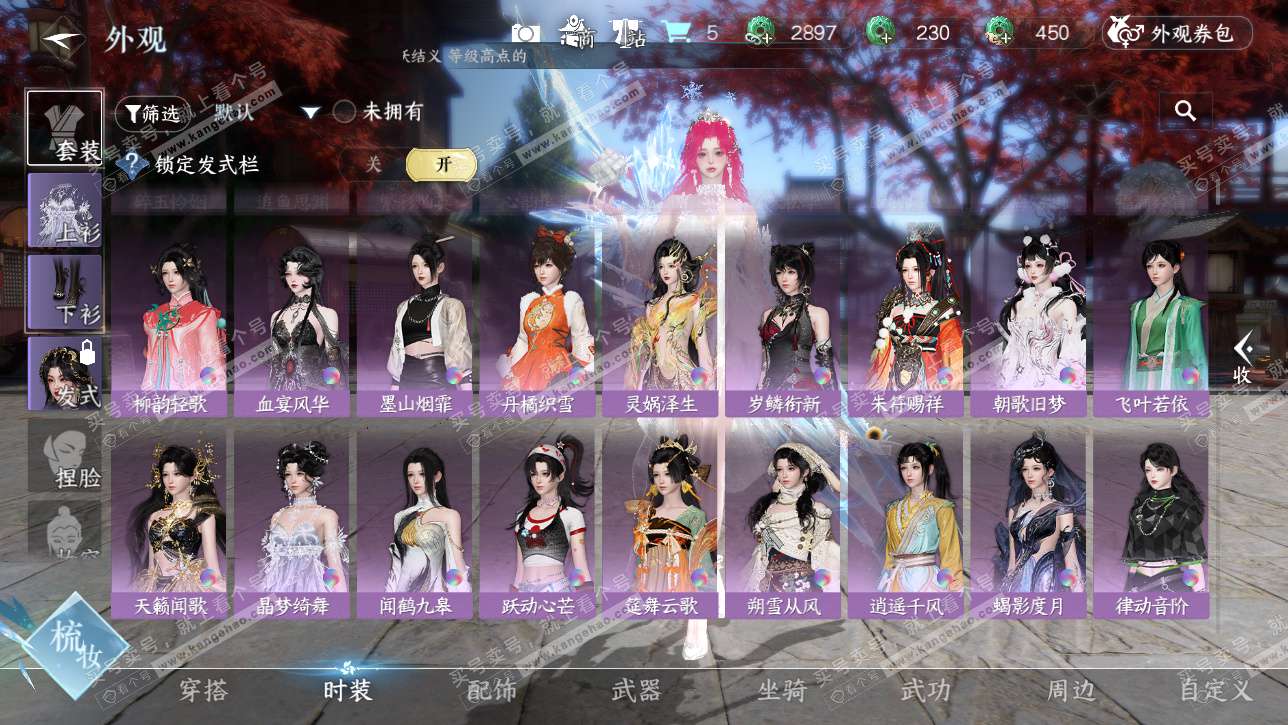The image size is (1288, 725).
Task: Choose the 捏脸 face customization category
Action: [66, 456]
